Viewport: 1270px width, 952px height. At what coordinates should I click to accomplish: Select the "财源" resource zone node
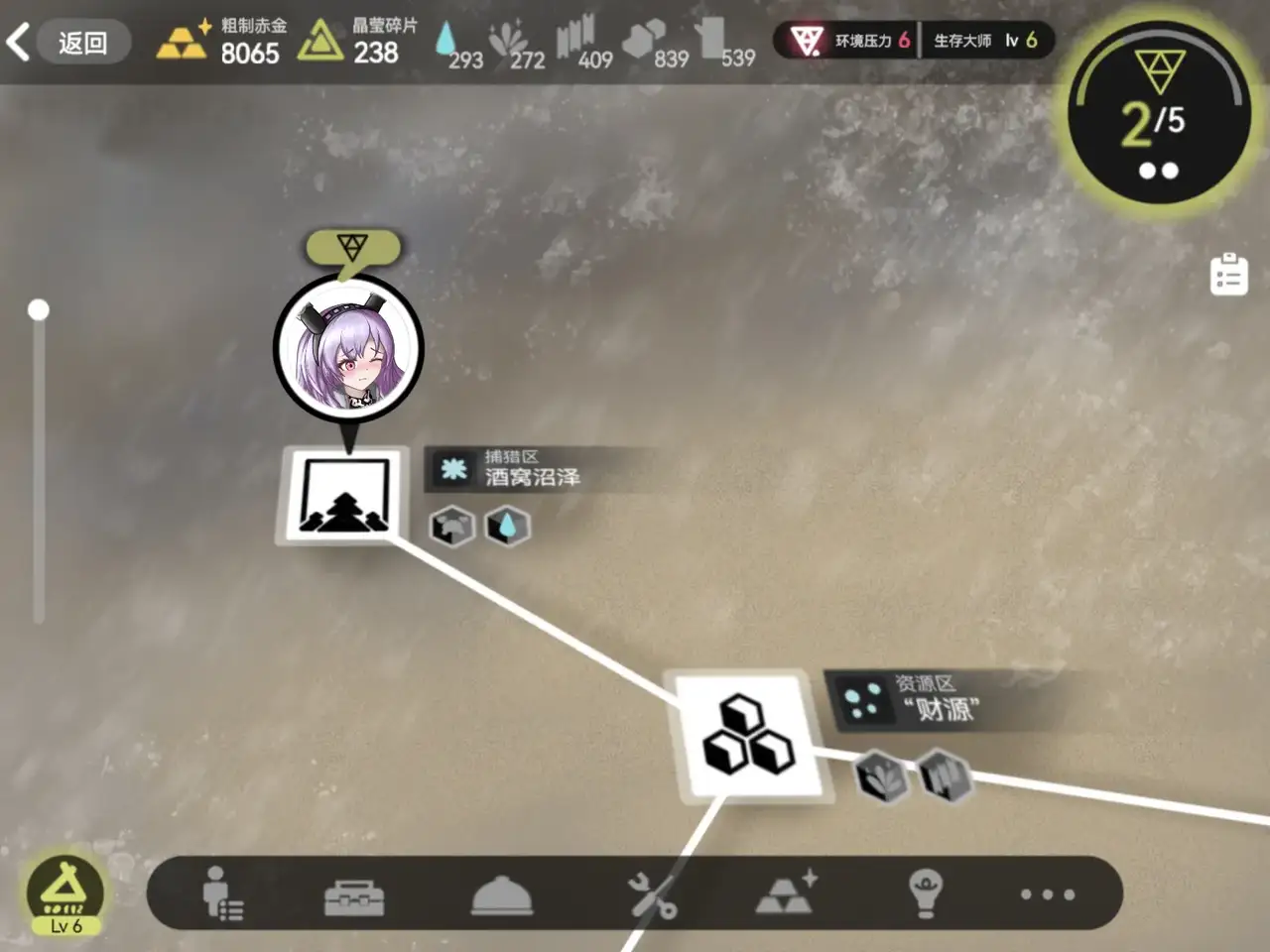(x=748, y=735)
